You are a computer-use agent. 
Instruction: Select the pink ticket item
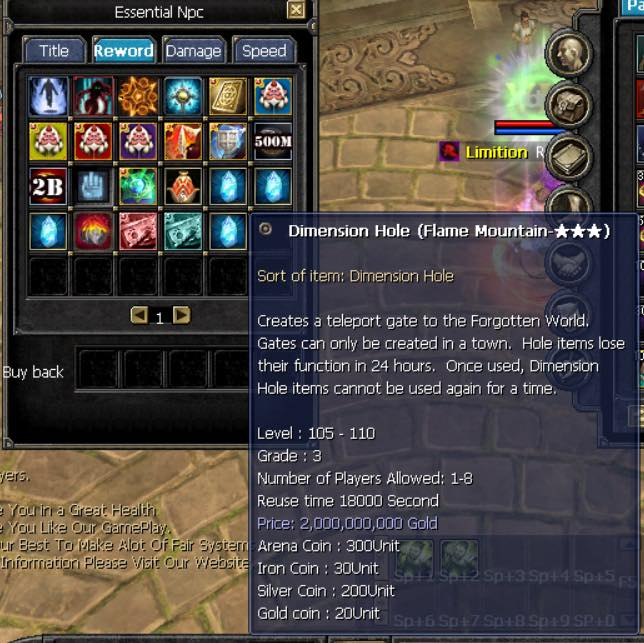[138, 232]
